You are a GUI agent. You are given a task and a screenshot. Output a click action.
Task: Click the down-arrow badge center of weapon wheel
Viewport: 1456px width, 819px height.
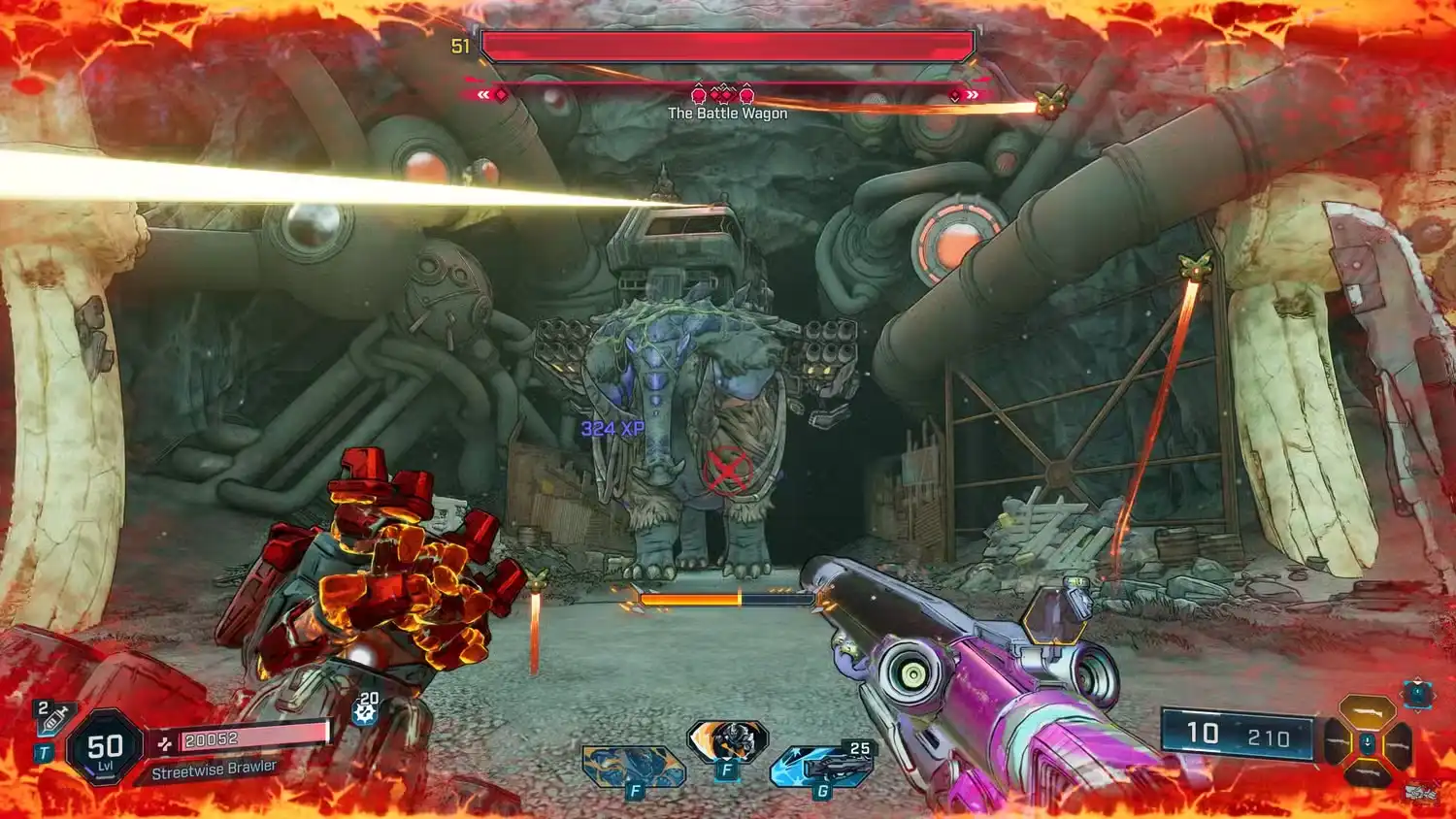1368,743
